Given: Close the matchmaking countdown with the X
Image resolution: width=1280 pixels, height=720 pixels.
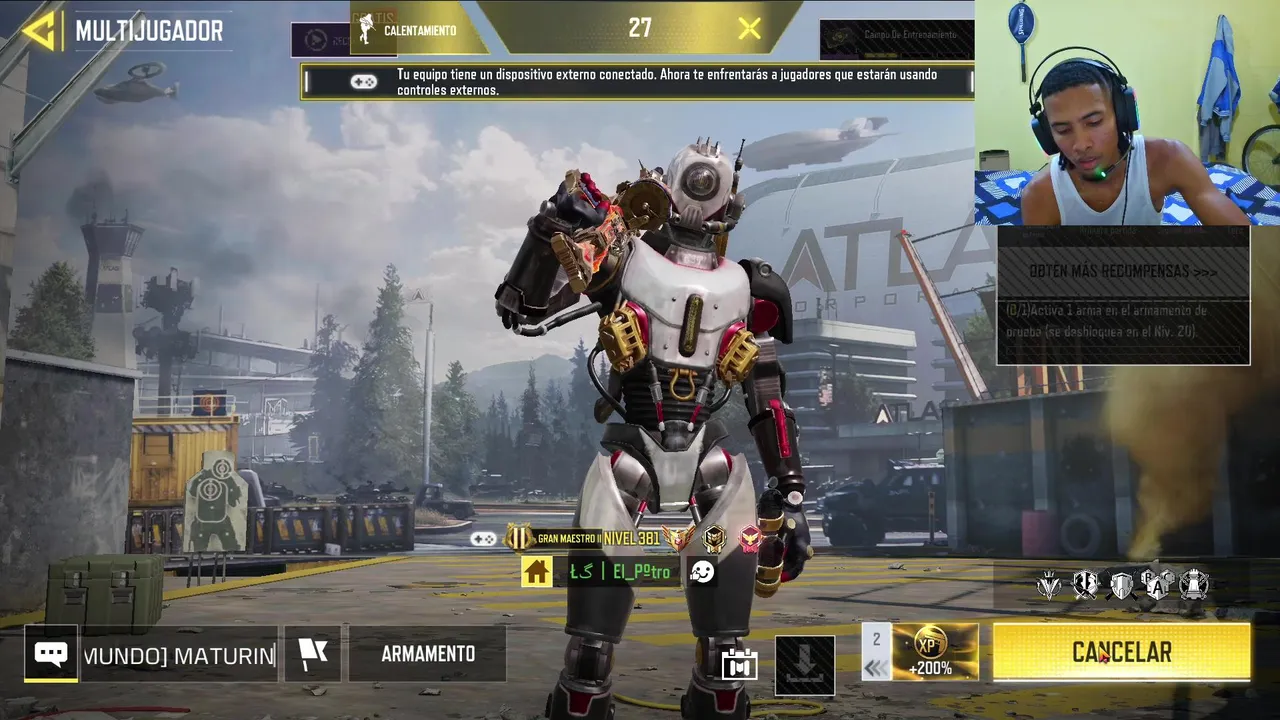Looking at the screenshot, I should [749, 29].
